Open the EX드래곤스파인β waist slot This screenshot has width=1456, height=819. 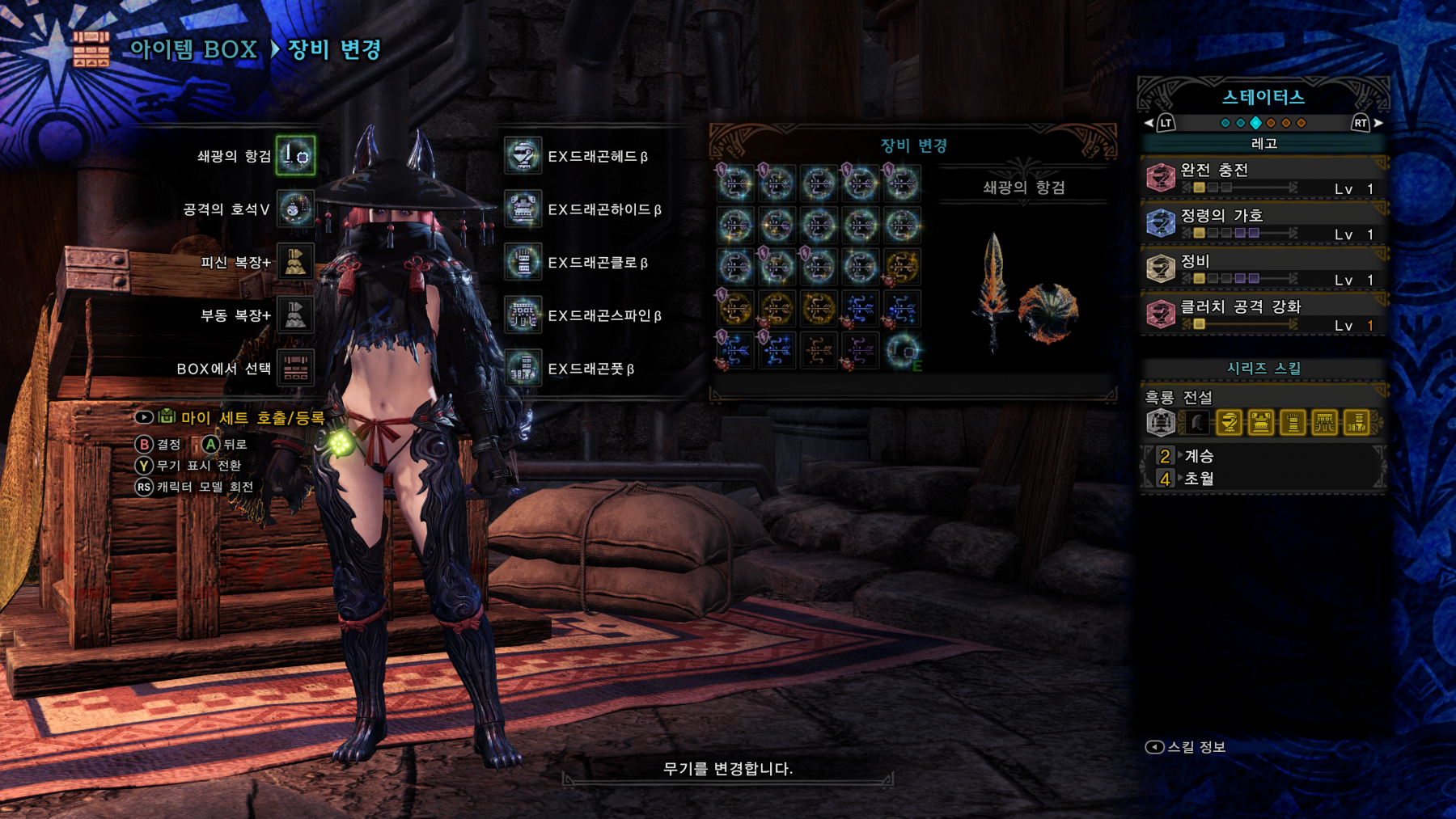coord(523,315)
